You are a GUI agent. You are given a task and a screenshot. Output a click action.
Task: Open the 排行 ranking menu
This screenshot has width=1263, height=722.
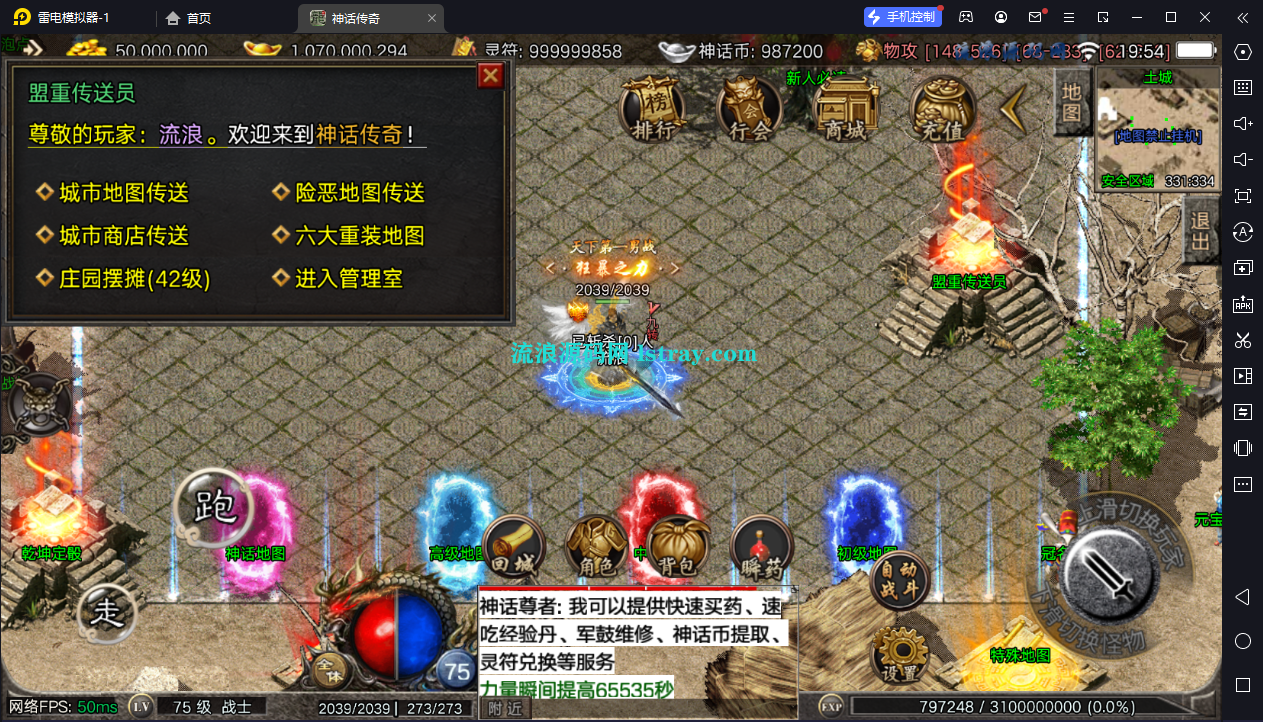(x=653, y=107)
